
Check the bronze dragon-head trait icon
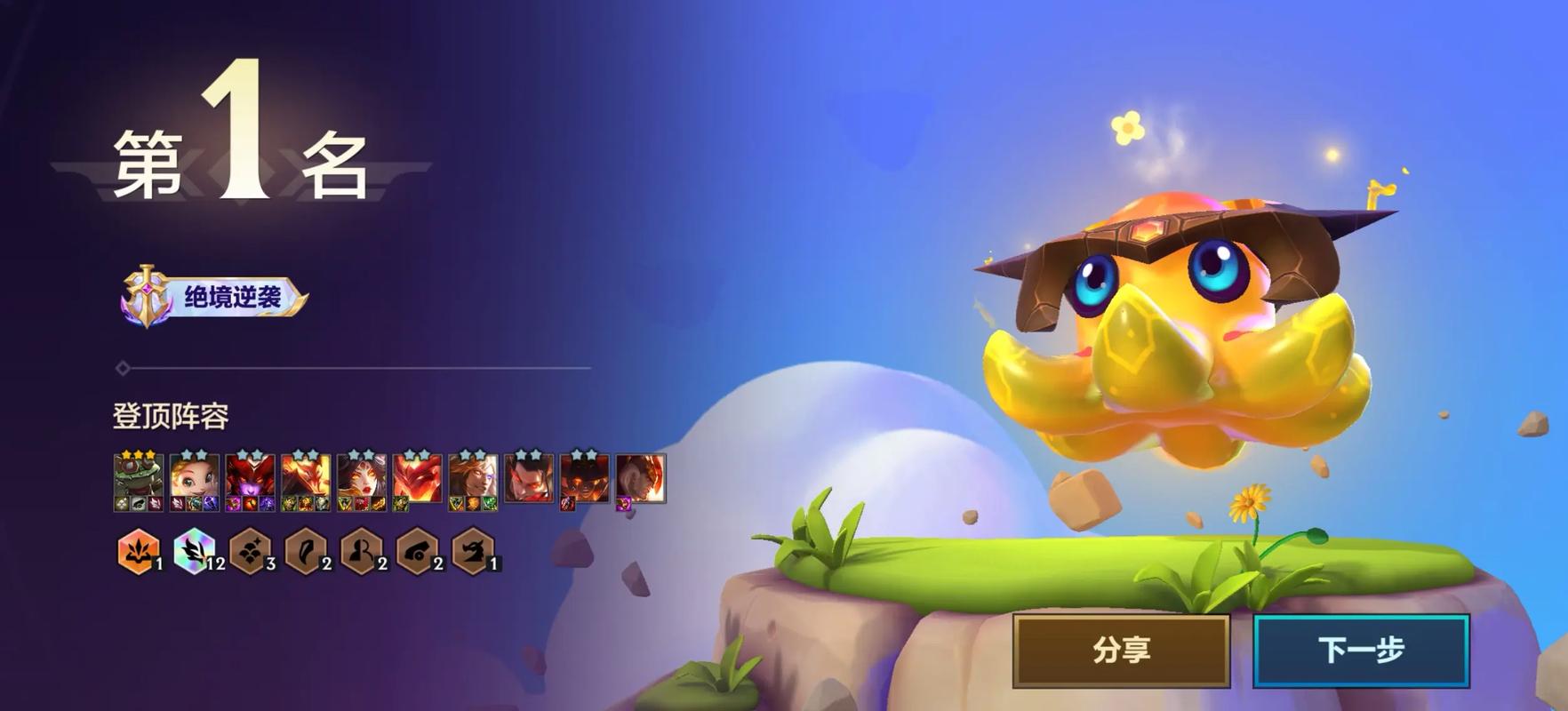[472, 551]
